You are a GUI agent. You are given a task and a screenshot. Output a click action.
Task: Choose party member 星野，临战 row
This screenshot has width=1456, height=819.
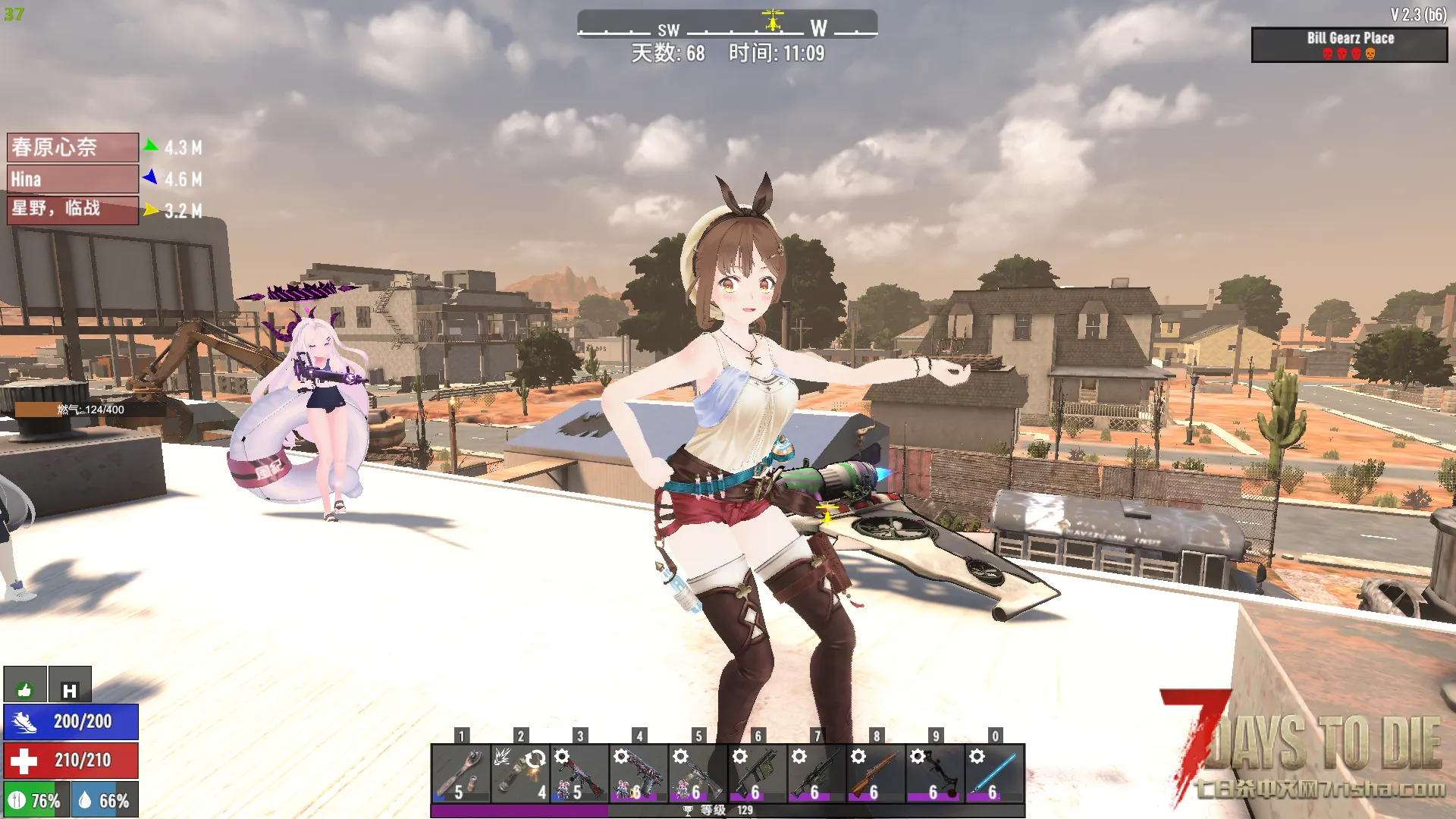(x=73, y=210)
